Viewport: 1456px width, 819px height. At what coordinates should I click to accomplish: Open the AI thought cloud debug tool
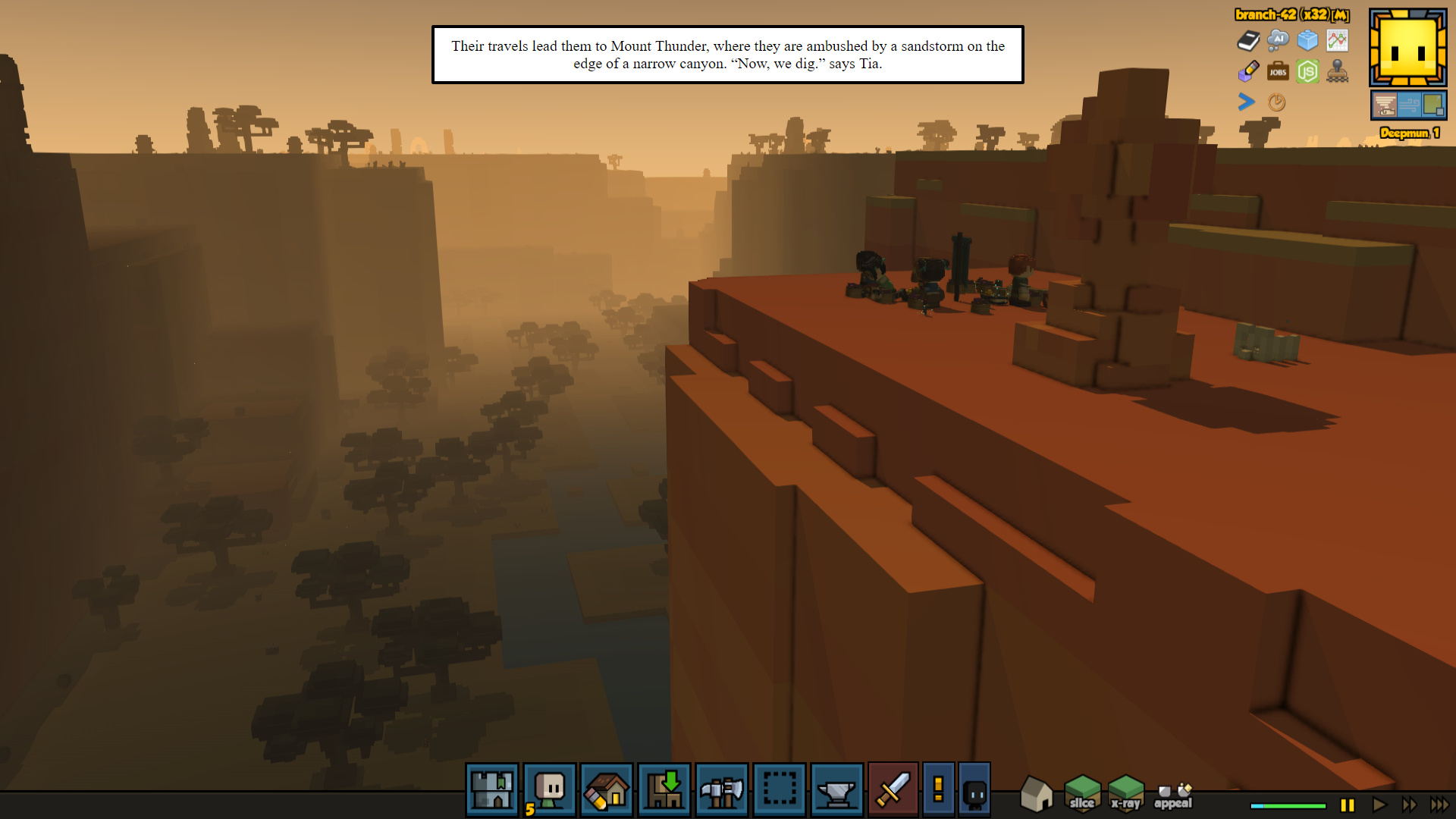pyautogui.click(x=1278, y=39)
